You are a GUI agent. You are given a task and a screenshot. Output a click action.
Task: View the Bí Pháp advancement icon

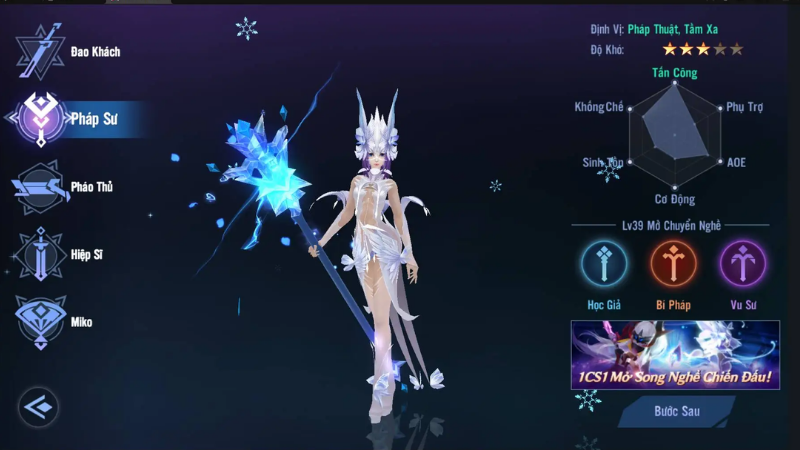(674, 264)
